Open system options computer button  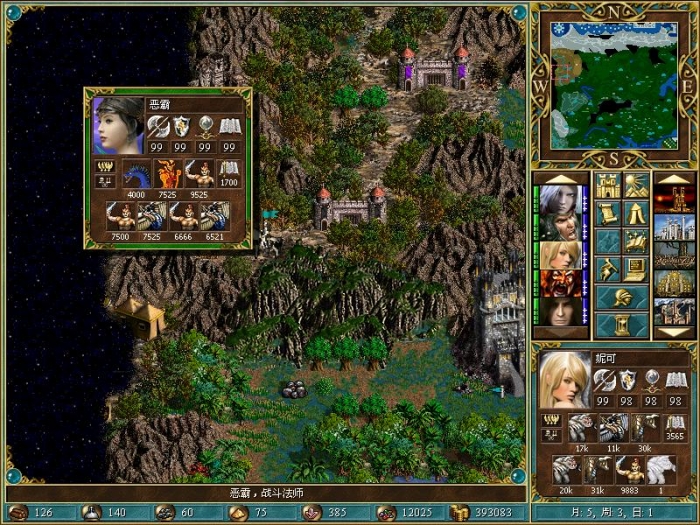[x=636, y=270]
